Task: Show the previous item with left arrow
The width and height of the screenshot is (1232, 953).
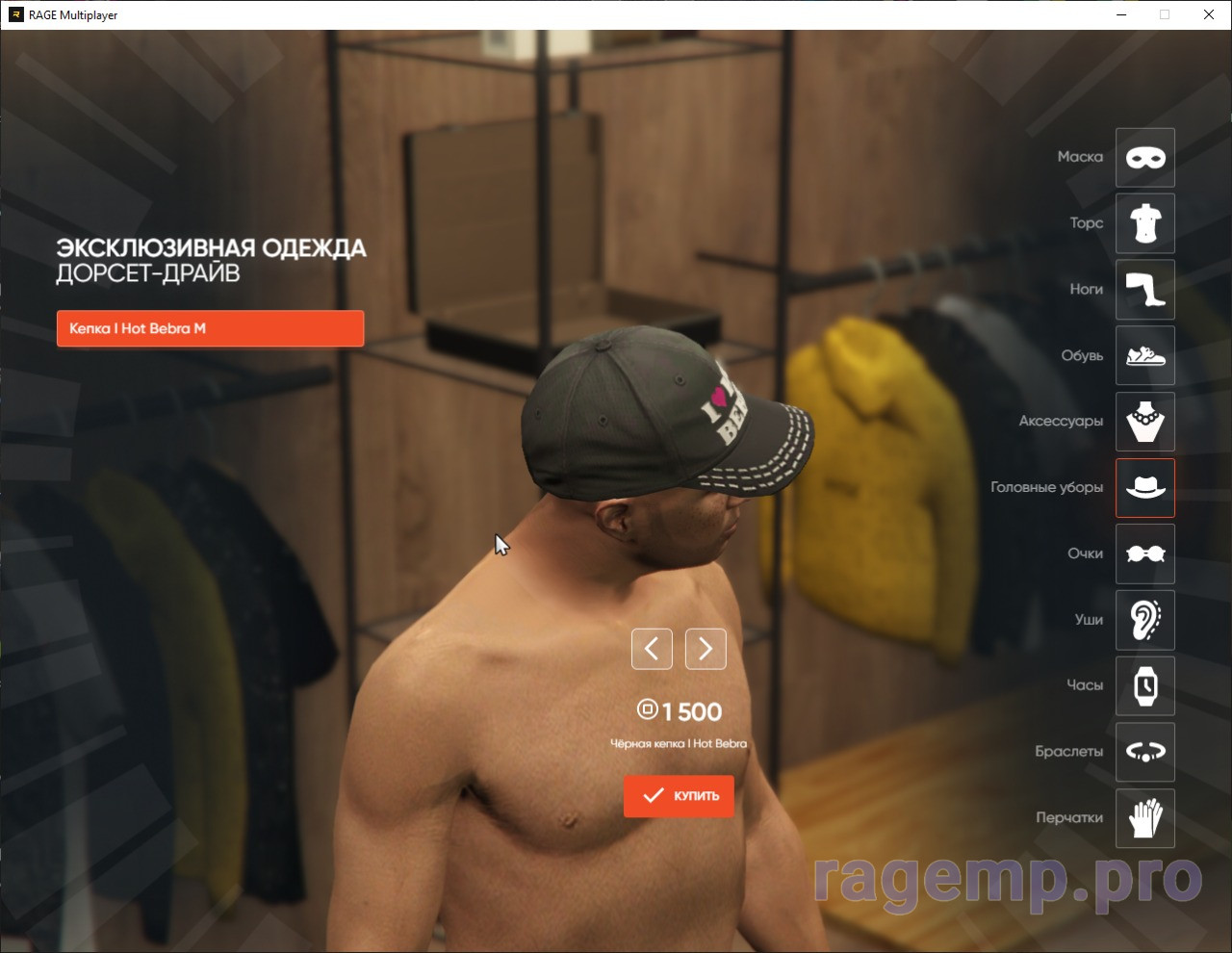Action: tap(652, 649)
